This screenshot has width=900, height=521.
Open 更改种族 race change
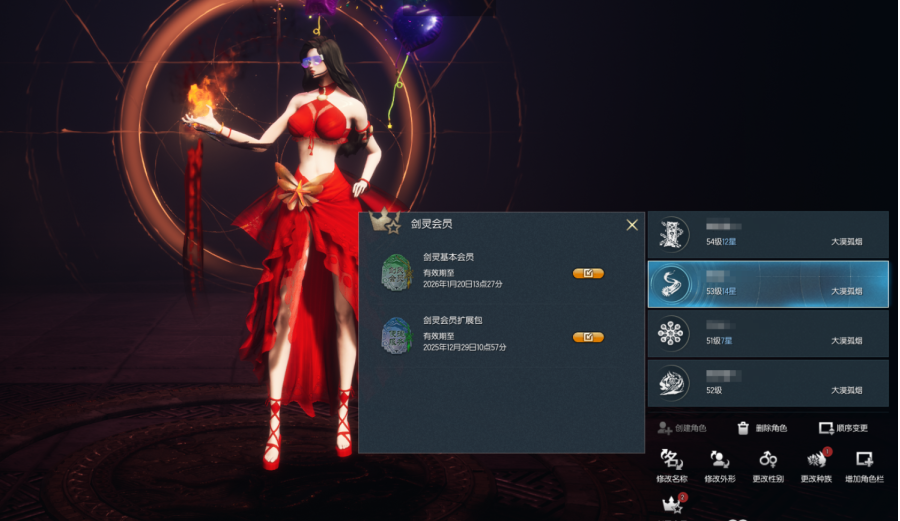(x=816, y=466)
